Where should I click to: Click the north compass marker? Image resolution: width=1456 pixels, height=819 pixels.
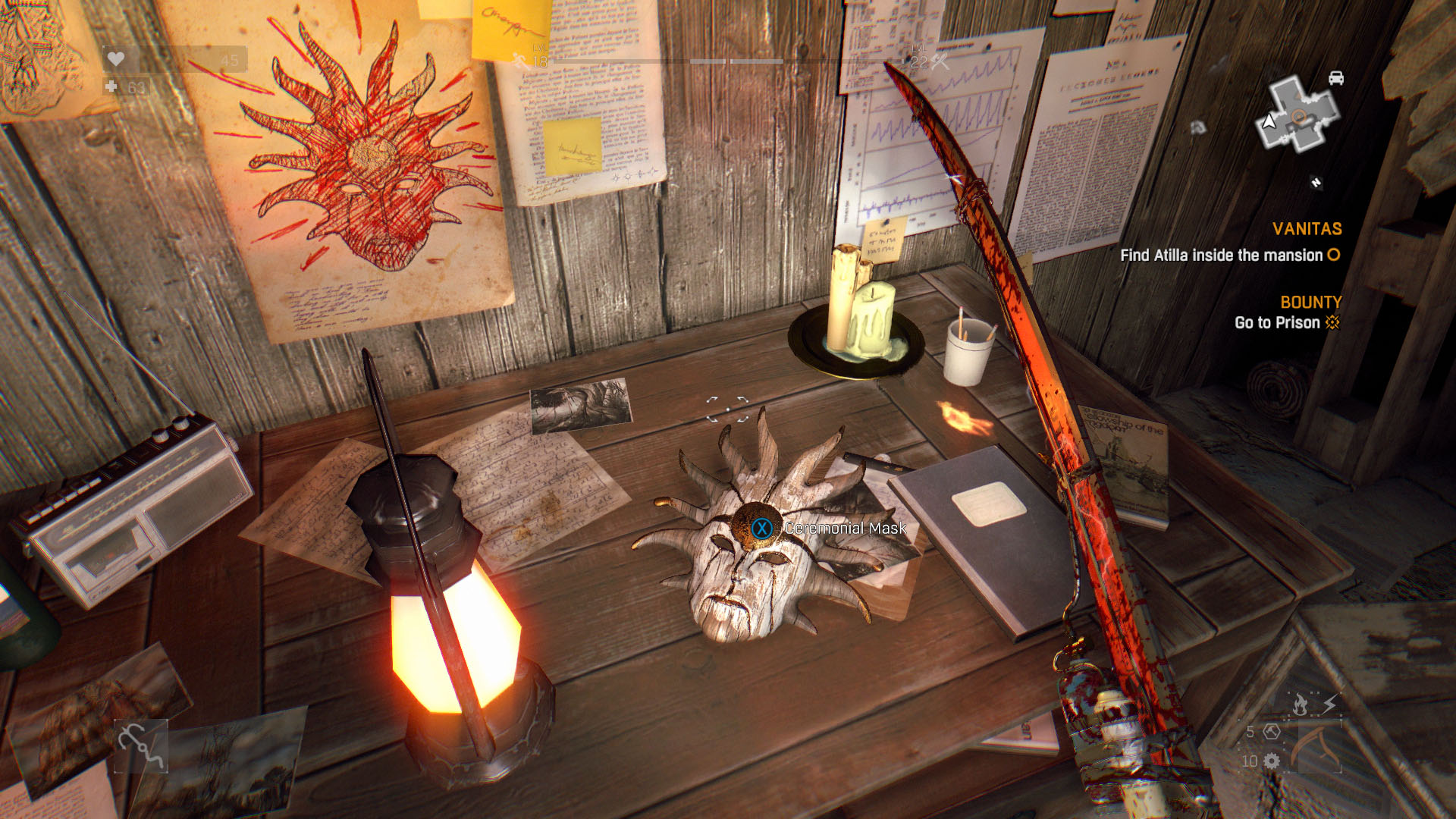pos(1316,182)
